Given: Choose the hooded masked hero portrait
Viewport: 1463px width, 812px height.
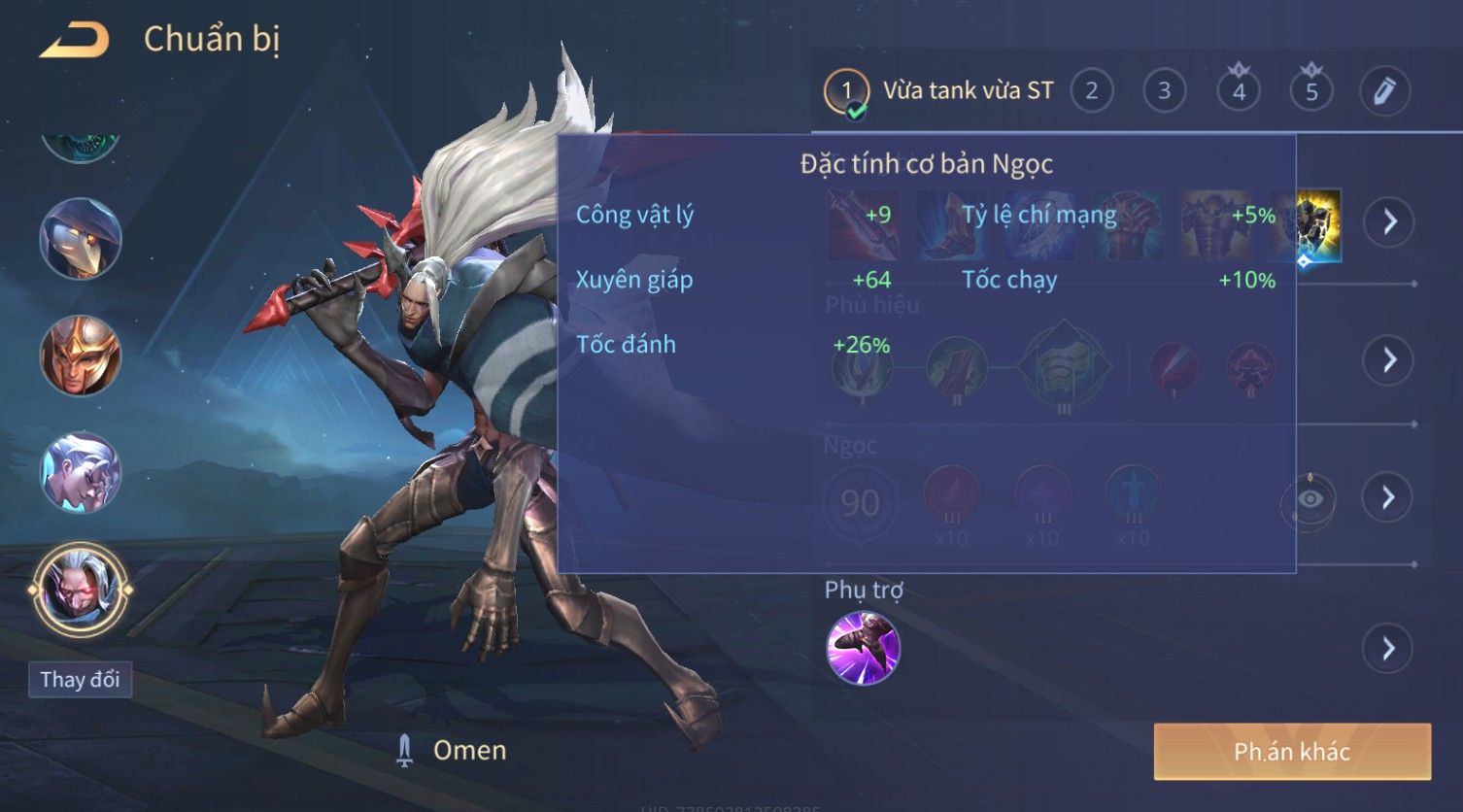Looking at the screenshot, I should coord(80,238).
